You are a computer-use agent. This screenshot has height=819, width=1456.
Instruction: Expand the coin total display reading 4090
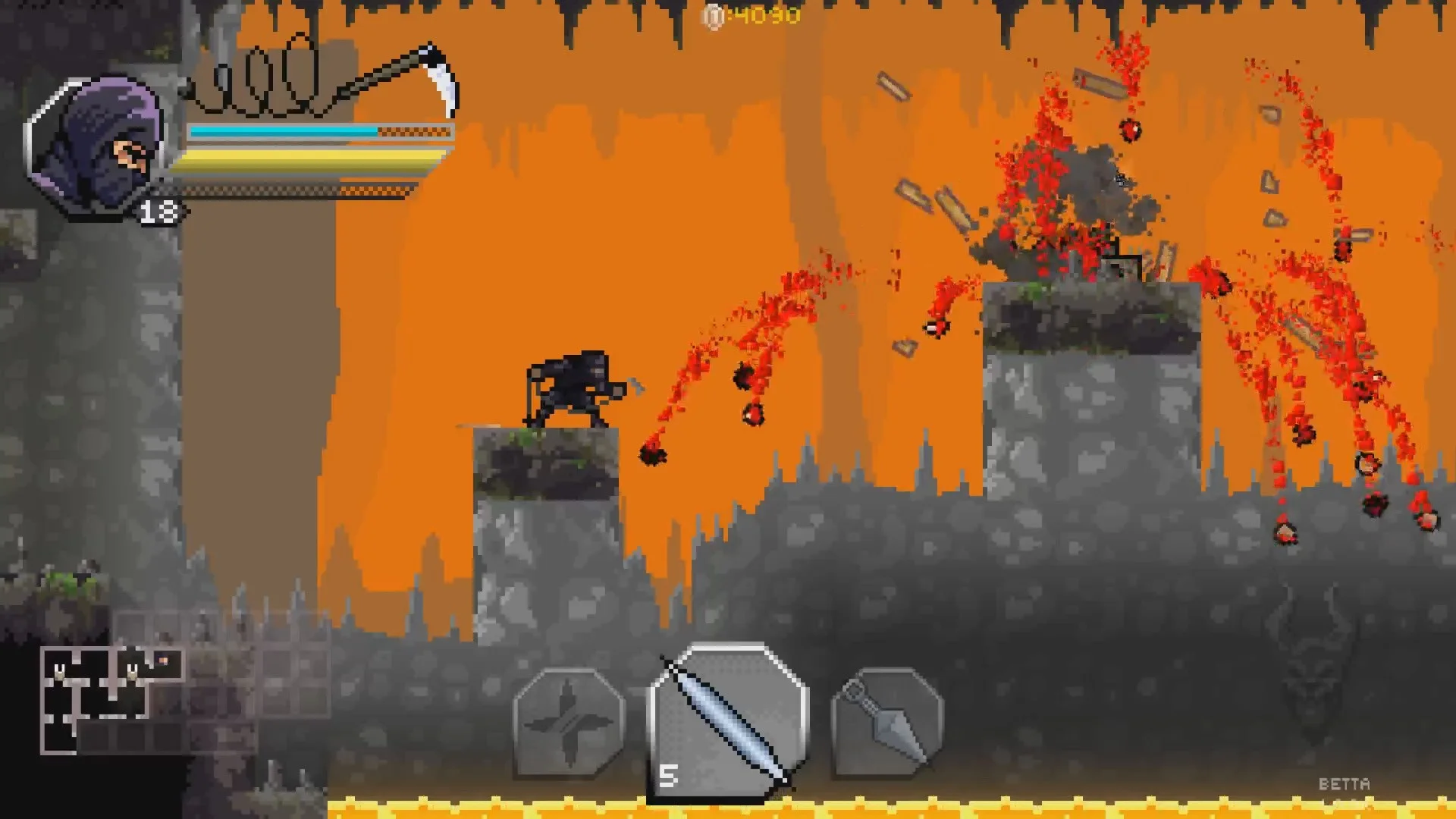[766, 14]
